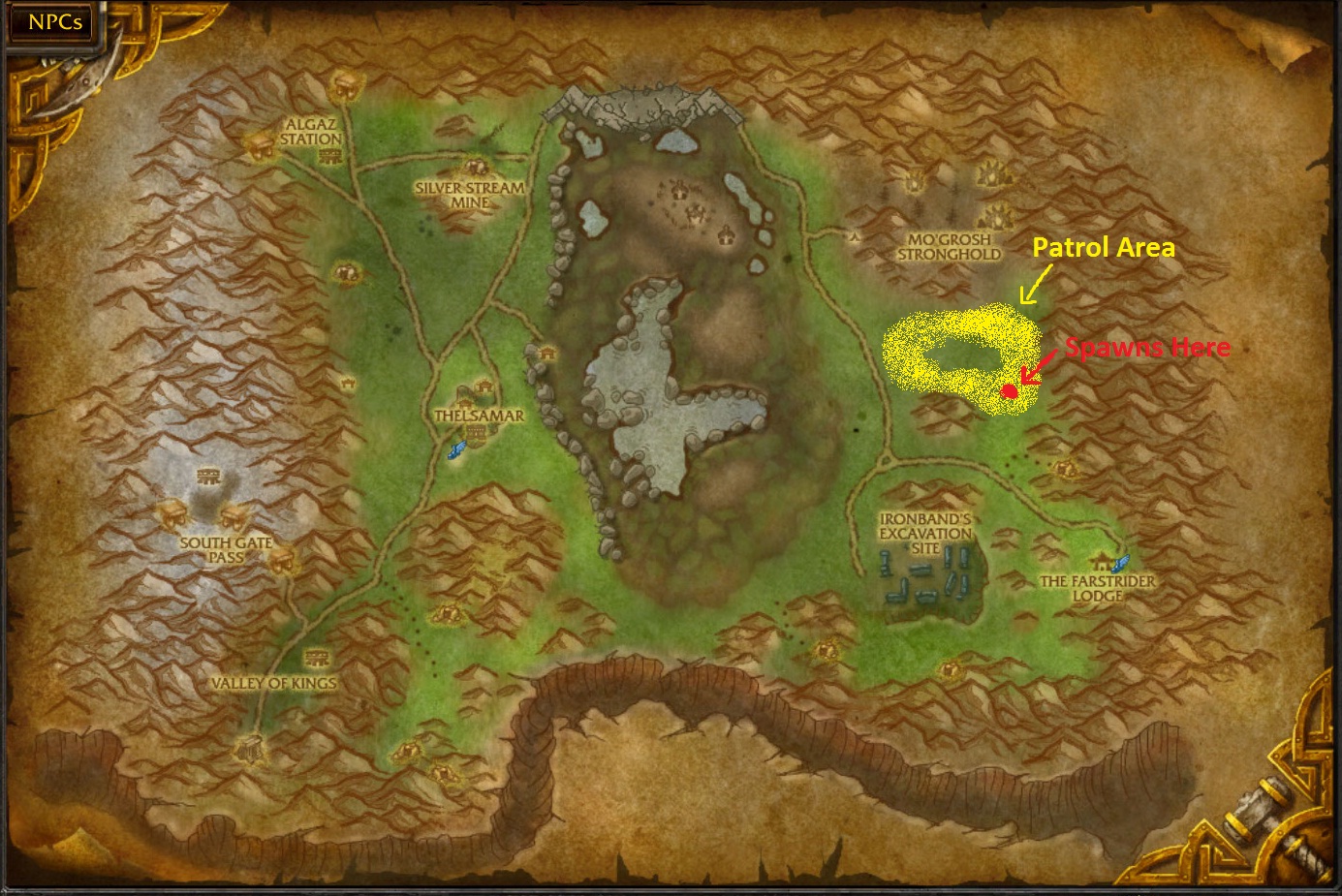Click the NPCs button
Image resolution: width=1342 pixels, height=896 pixels.
(50, 22)
